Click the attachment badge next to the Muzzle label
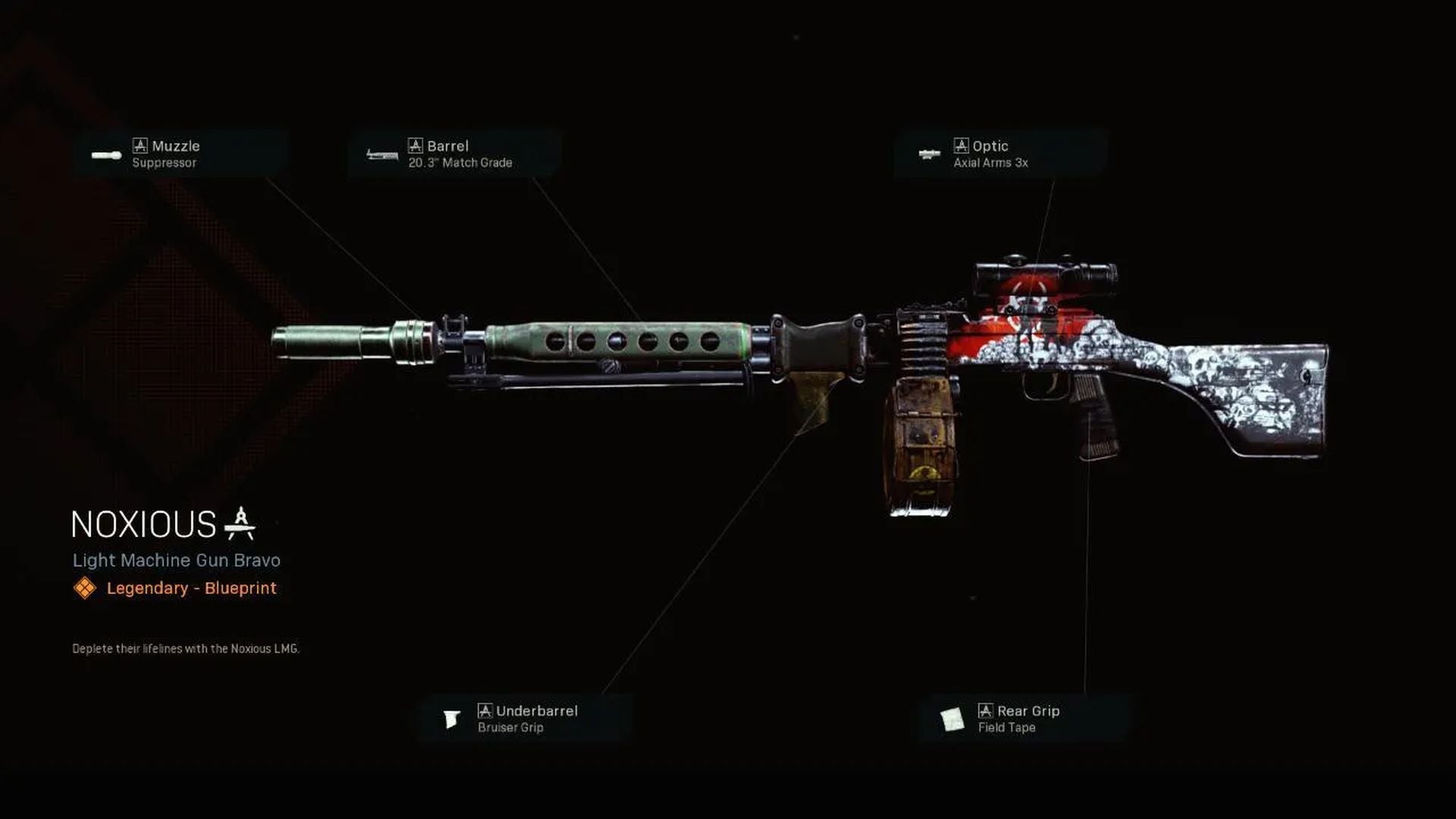Screen dimensions: 1456x819 click(x=140, y=146)
